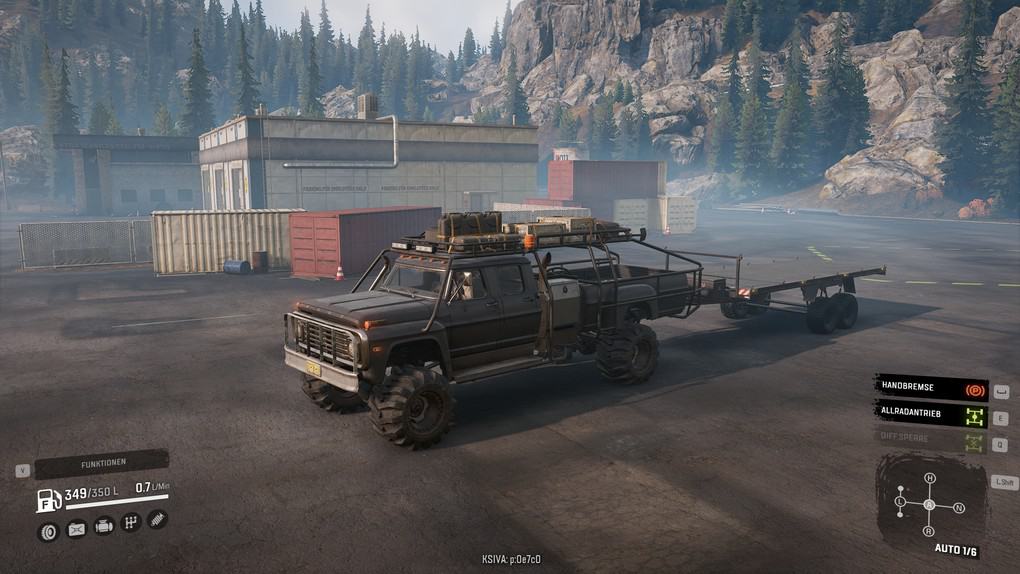The image size is (1020, 574).
Task: Select the R reverse gear
Action: click(x=929, y=530)
